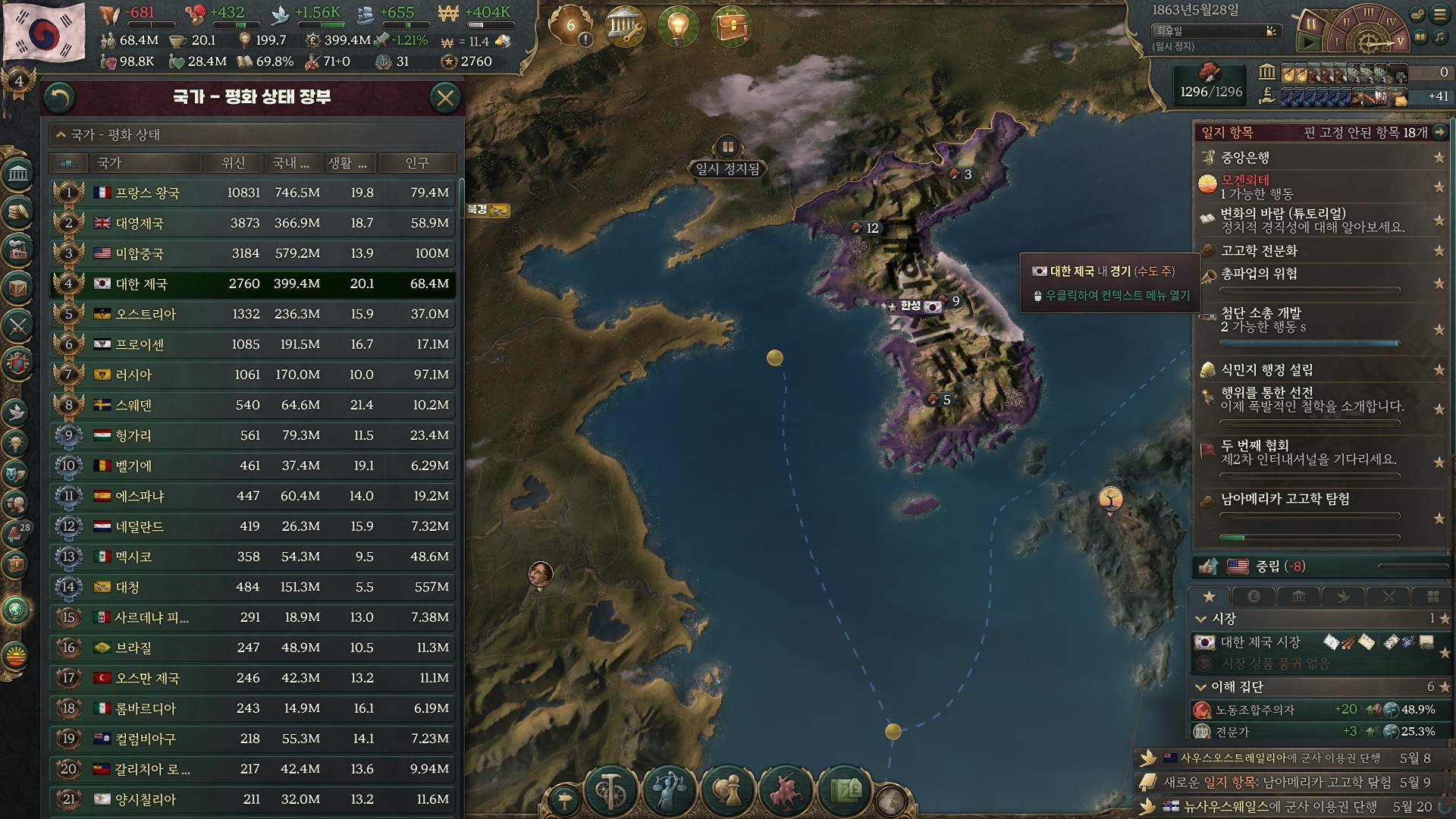
Task: Sort the ledger by the 위신 column
Action: (x=234, y=163)
